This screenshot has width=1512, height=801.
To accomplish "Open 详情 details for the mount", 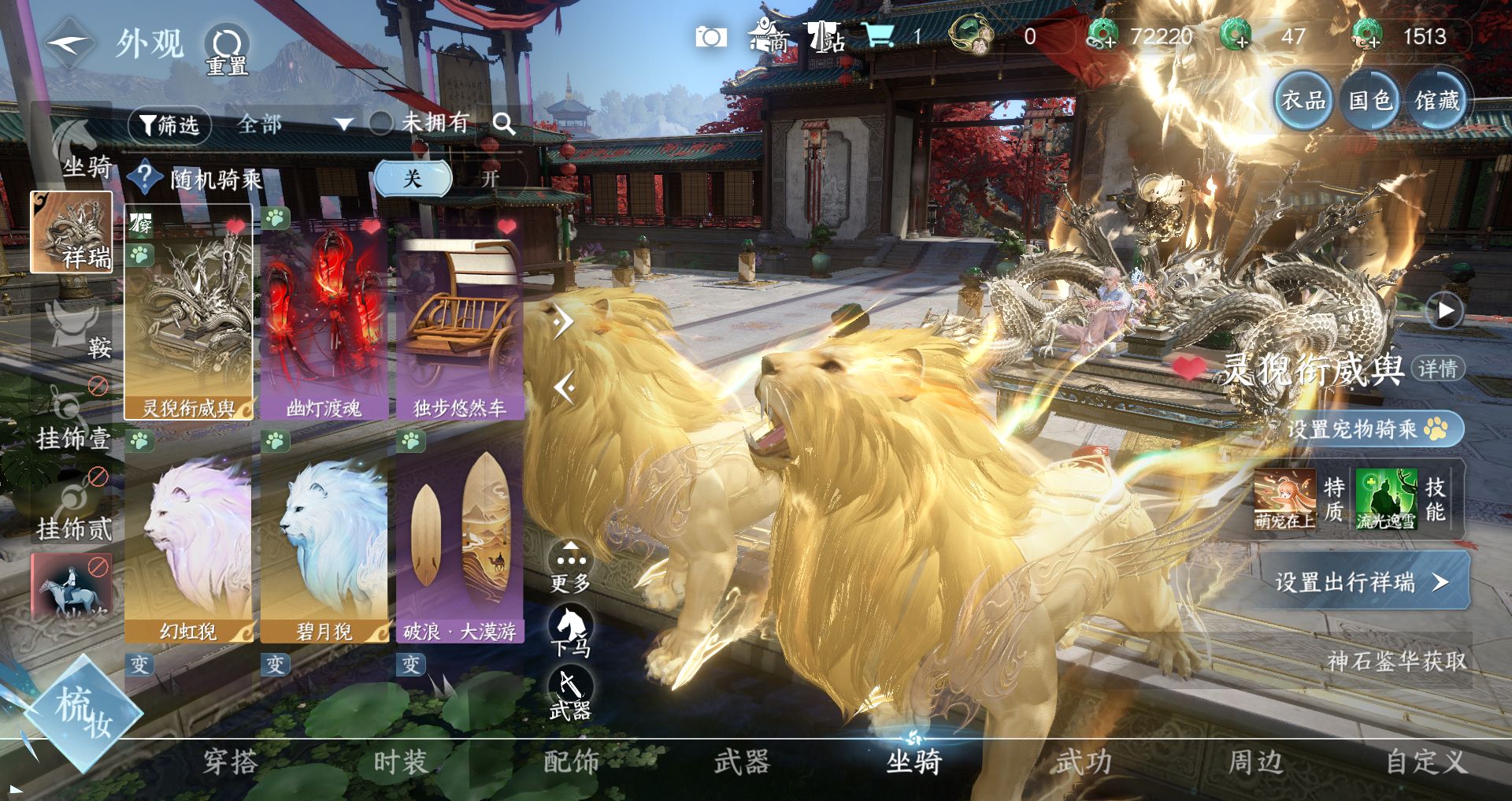I will pyautogui.click(x=1438, y=369).
